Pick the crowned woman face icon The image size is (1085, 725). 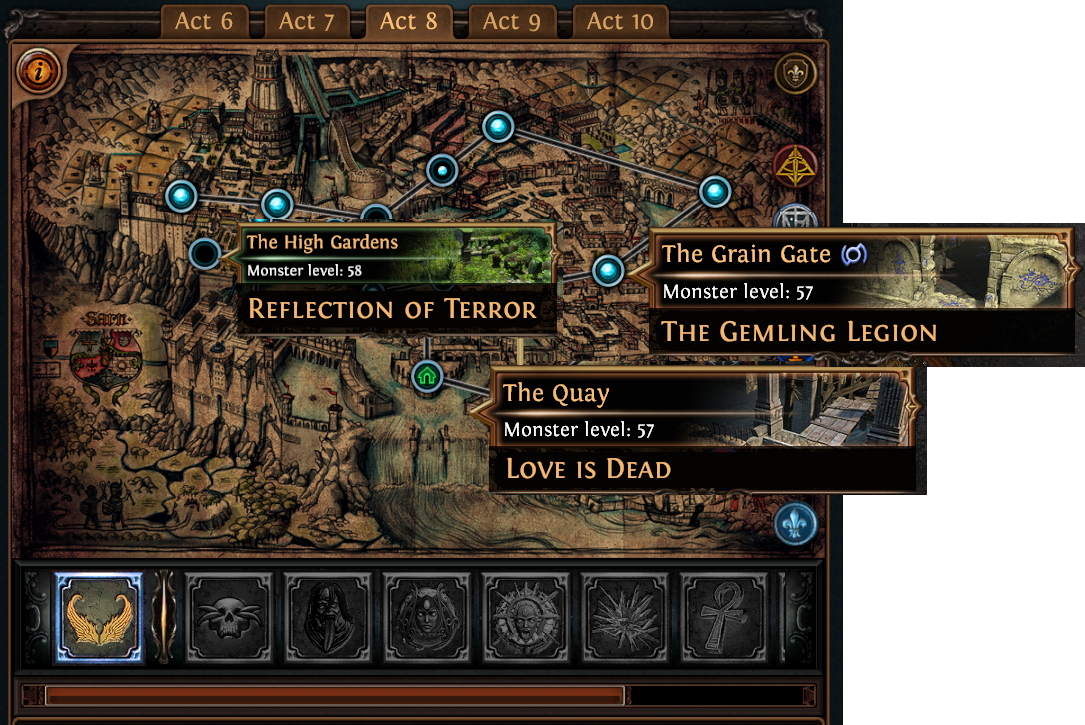pyautogui.click(x=427, y=618)
